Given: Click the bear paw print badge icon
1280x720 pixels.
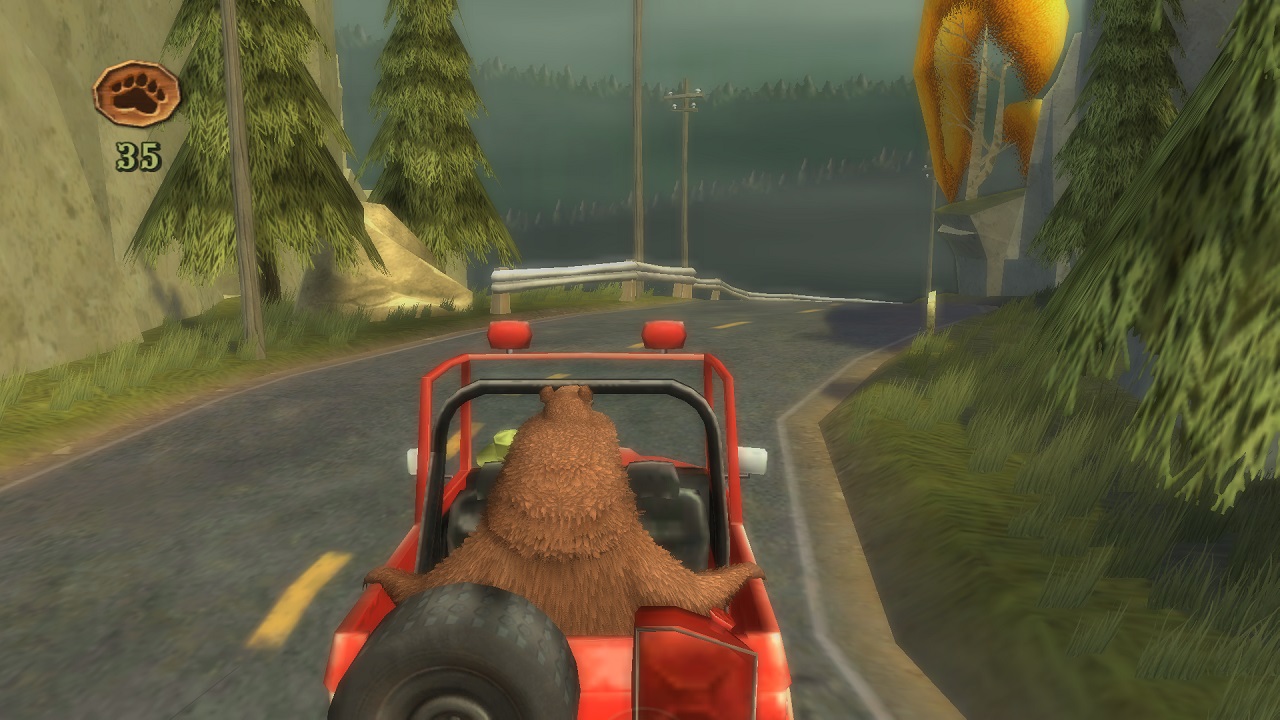Looking at the screenshot, I should 137,94.
